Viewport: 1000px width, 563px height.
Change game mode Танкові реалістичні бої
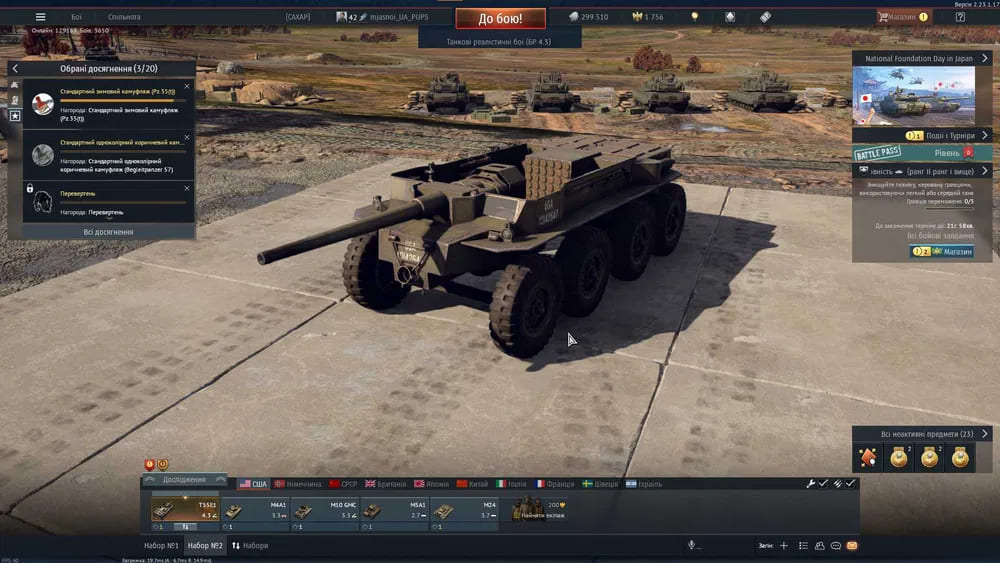pyautogui.click(x=500, y=42)
